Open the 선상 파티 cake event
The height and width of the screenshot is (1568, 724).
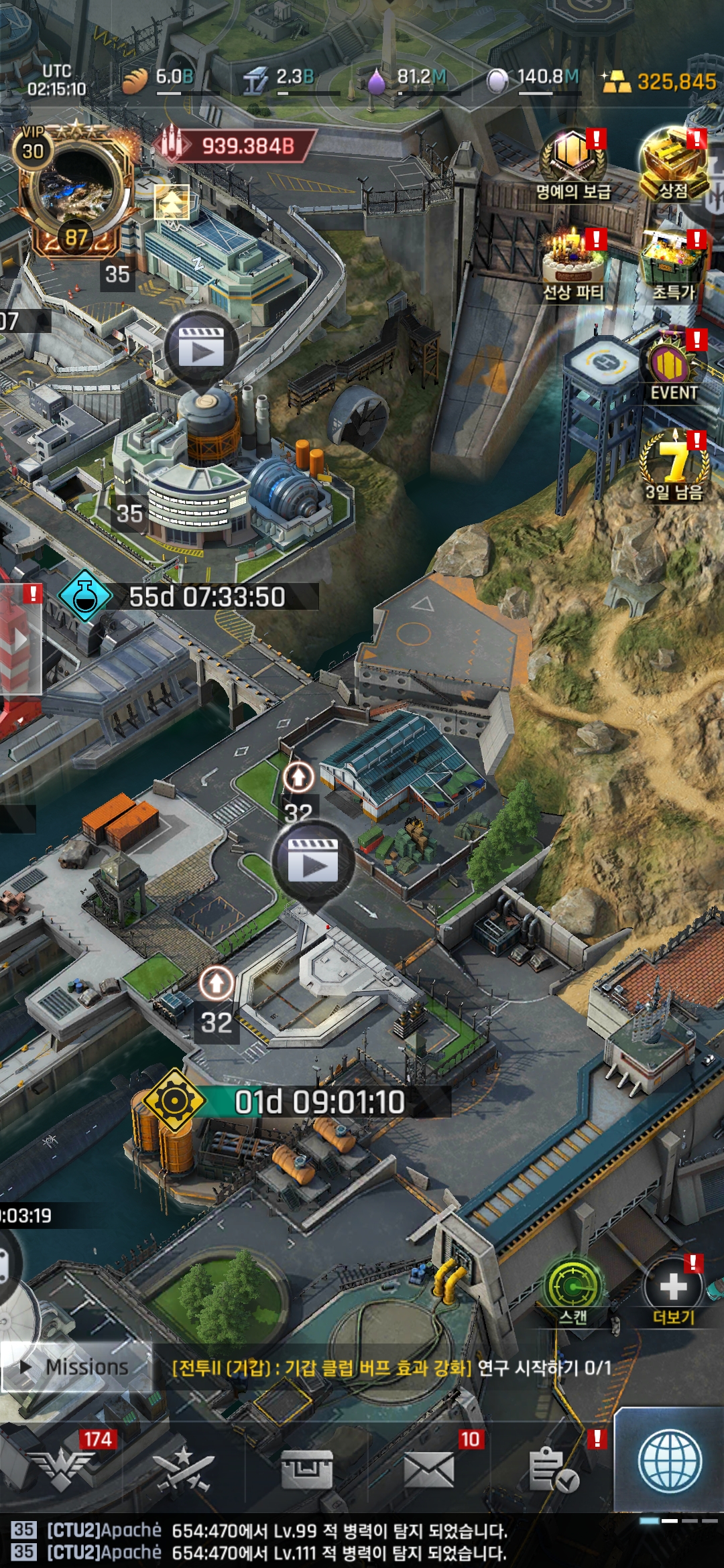coord(573,263)
